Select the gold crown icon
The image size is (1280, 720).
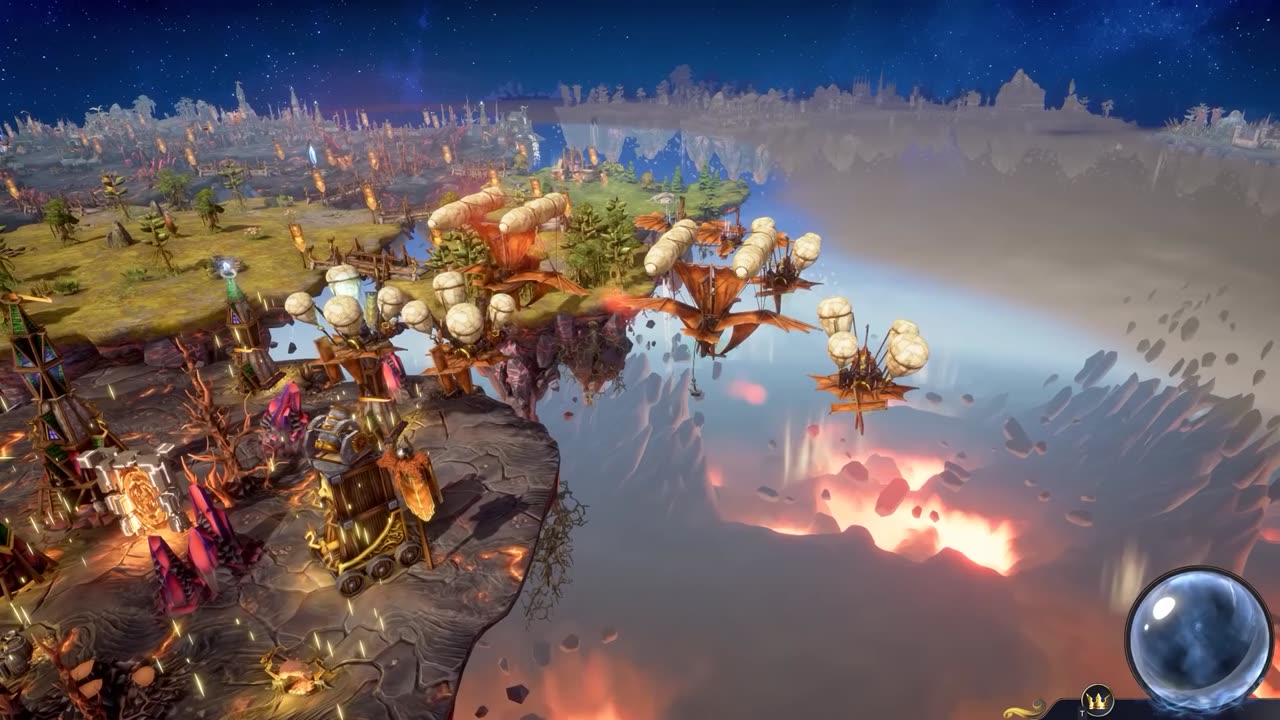1097,701
